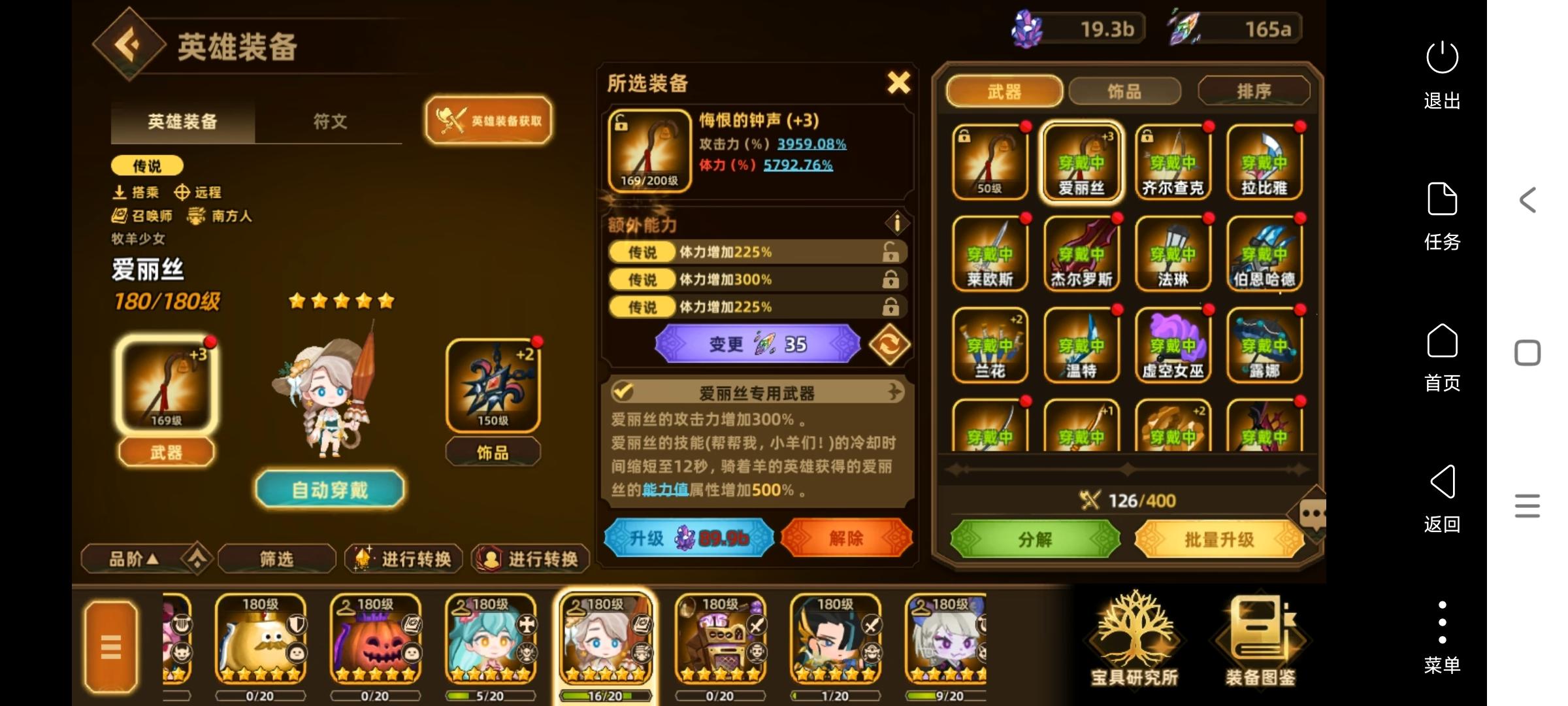Open the 筛选 filter options
The height and width of the screenshot is (706, 1568).
click(277, 559)
